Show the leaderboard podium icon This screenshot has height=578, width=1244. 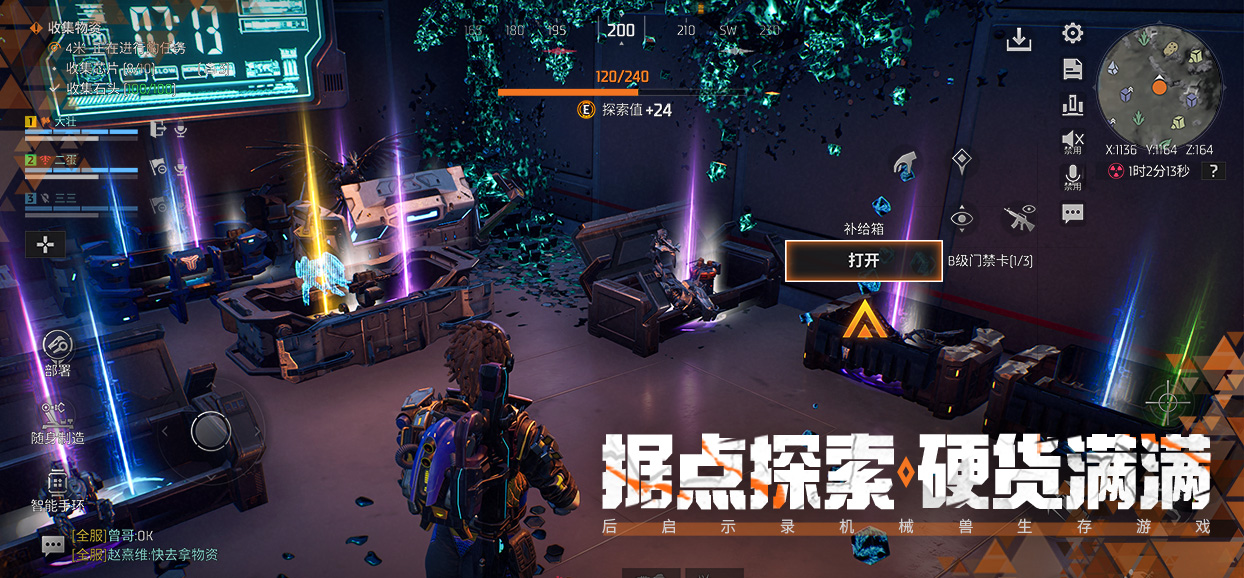(1072, 104)
